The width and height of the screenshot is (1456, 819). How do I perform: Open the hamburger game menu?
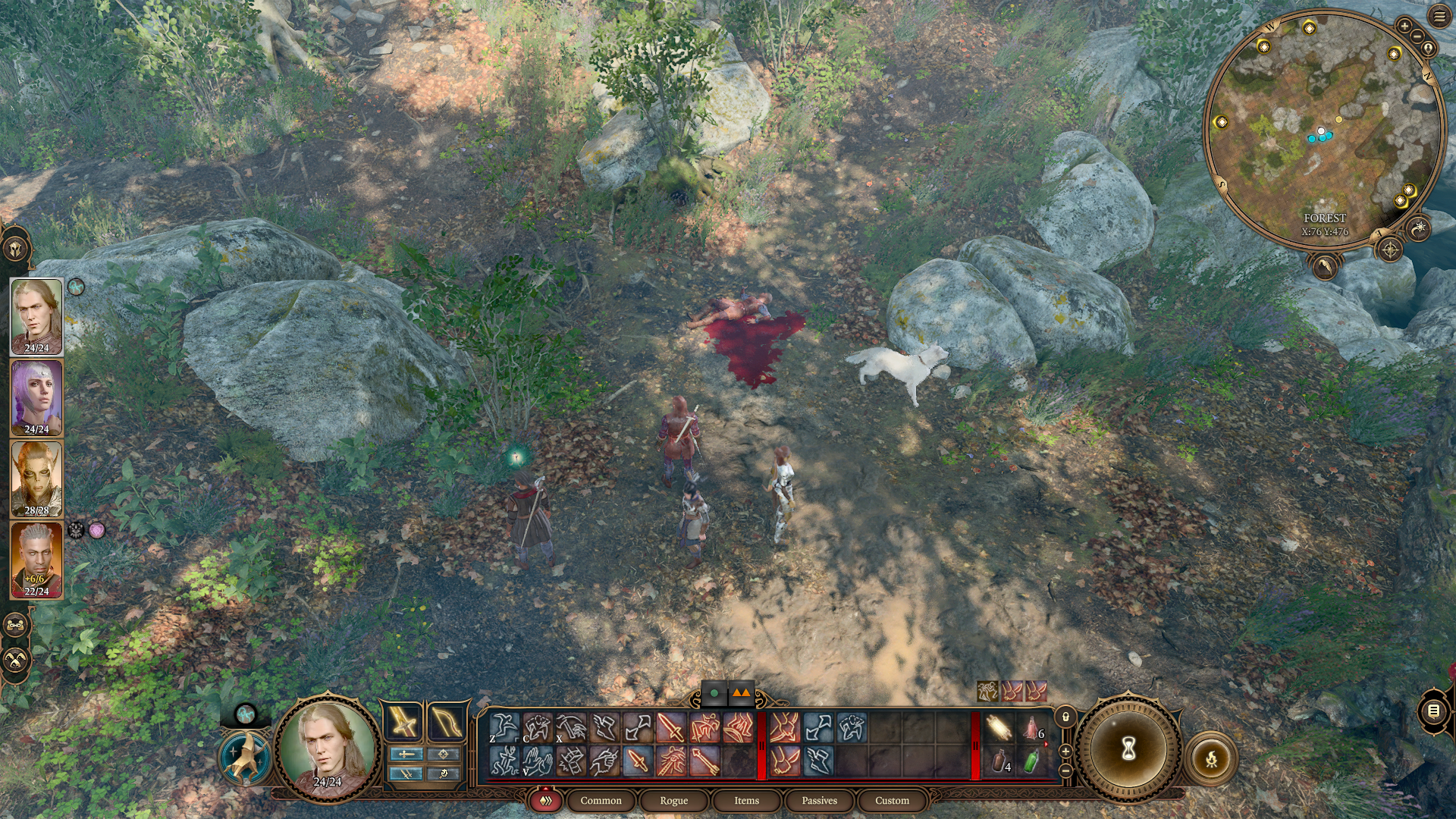(x=1439, y=15)
